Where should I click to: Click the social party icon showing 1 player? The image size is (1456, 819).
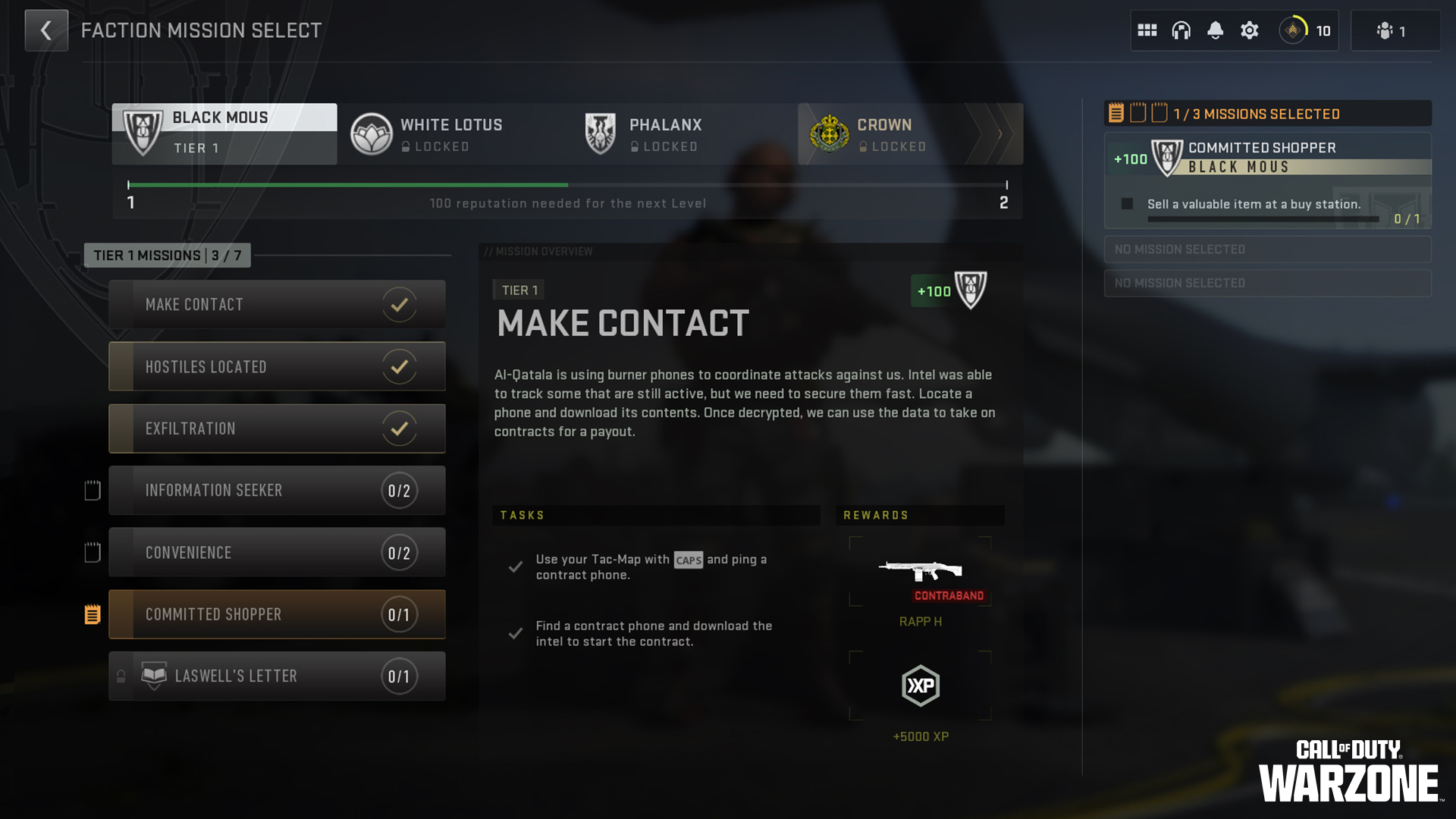pos(1385,30)
